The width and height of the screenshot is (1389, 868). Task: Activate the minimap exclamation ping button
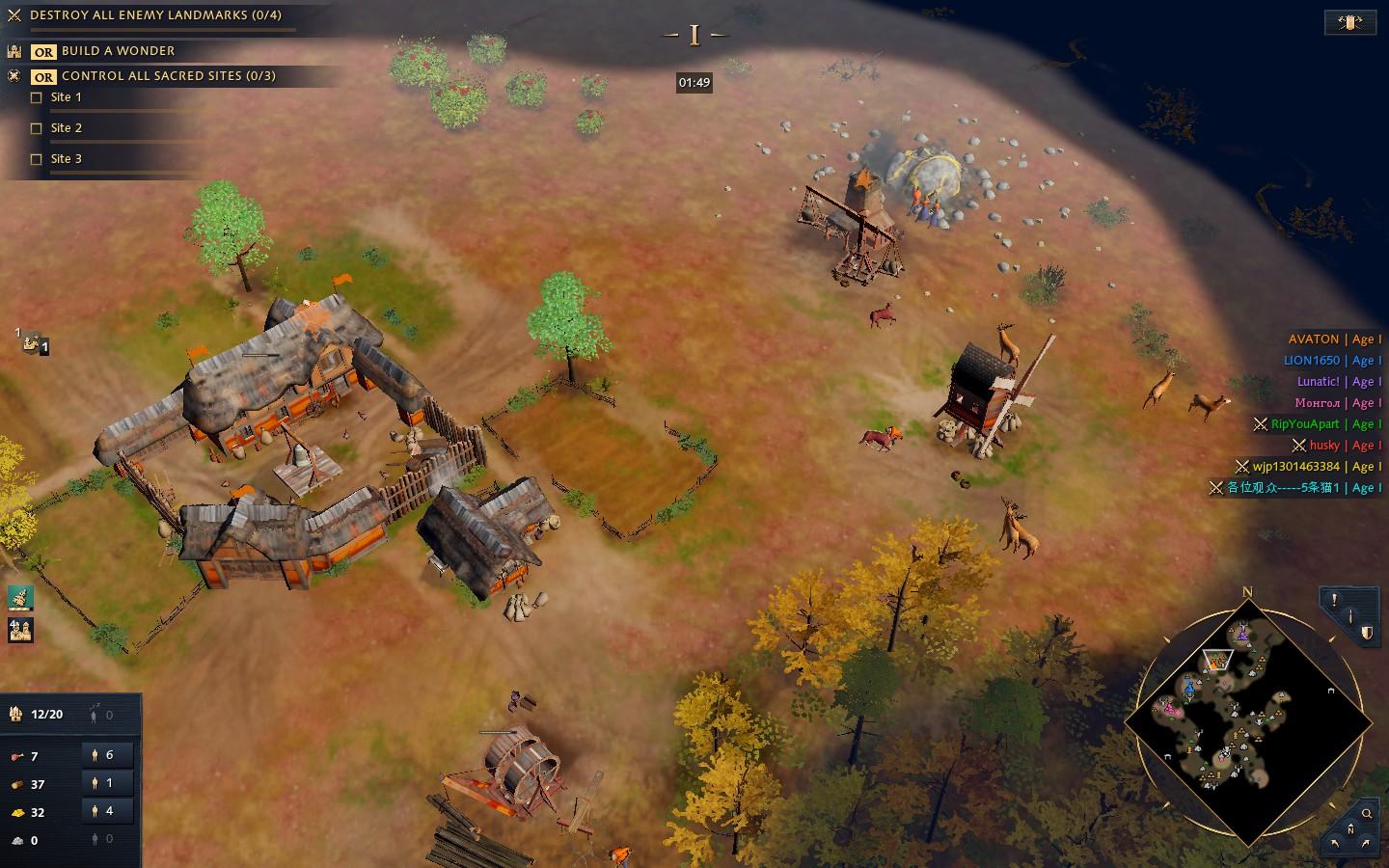tap(1334, 600)
